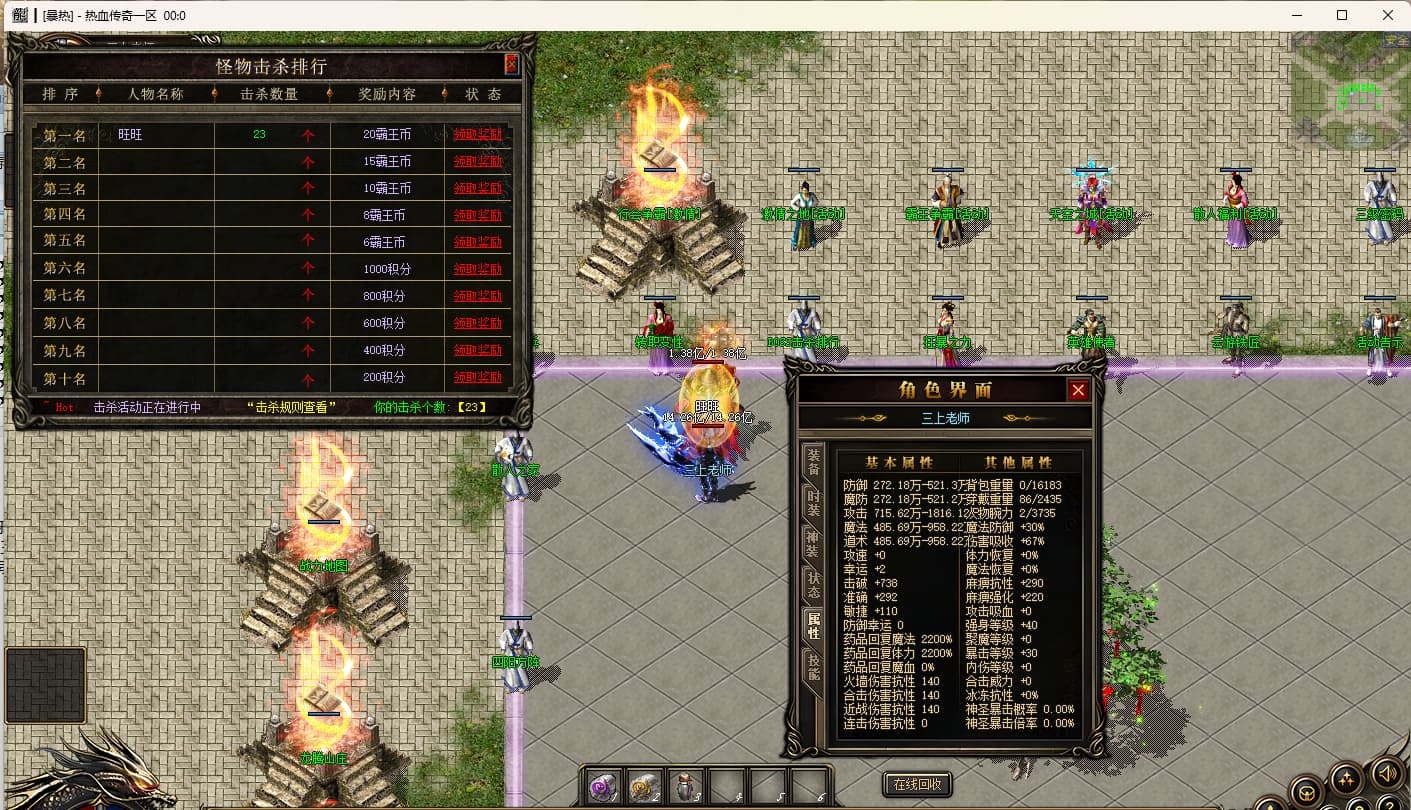1411x810 pixels.
Task: Claim the first-place 20霸王币 reward
Action: coord(477,134)
